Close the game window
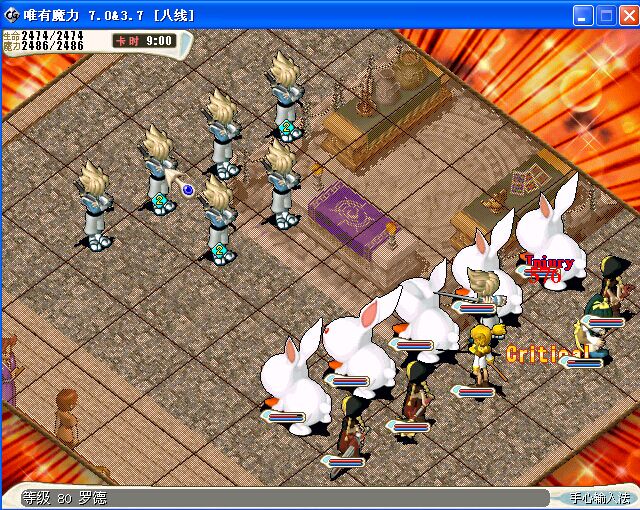This screenshot has height=510, width=640. (x=627, y=15)
